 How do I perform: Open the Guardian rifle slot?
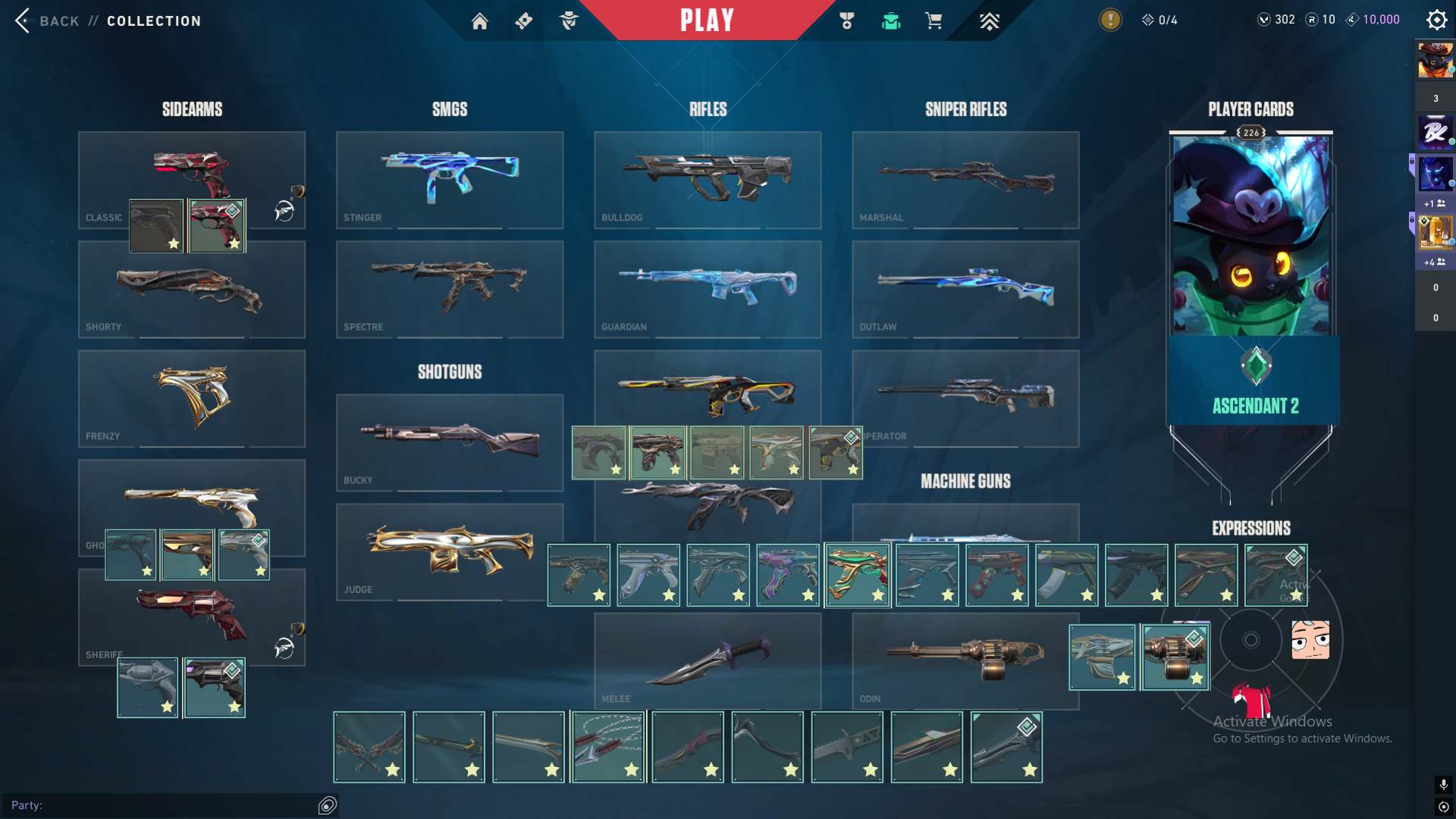[x=707, y=289]
